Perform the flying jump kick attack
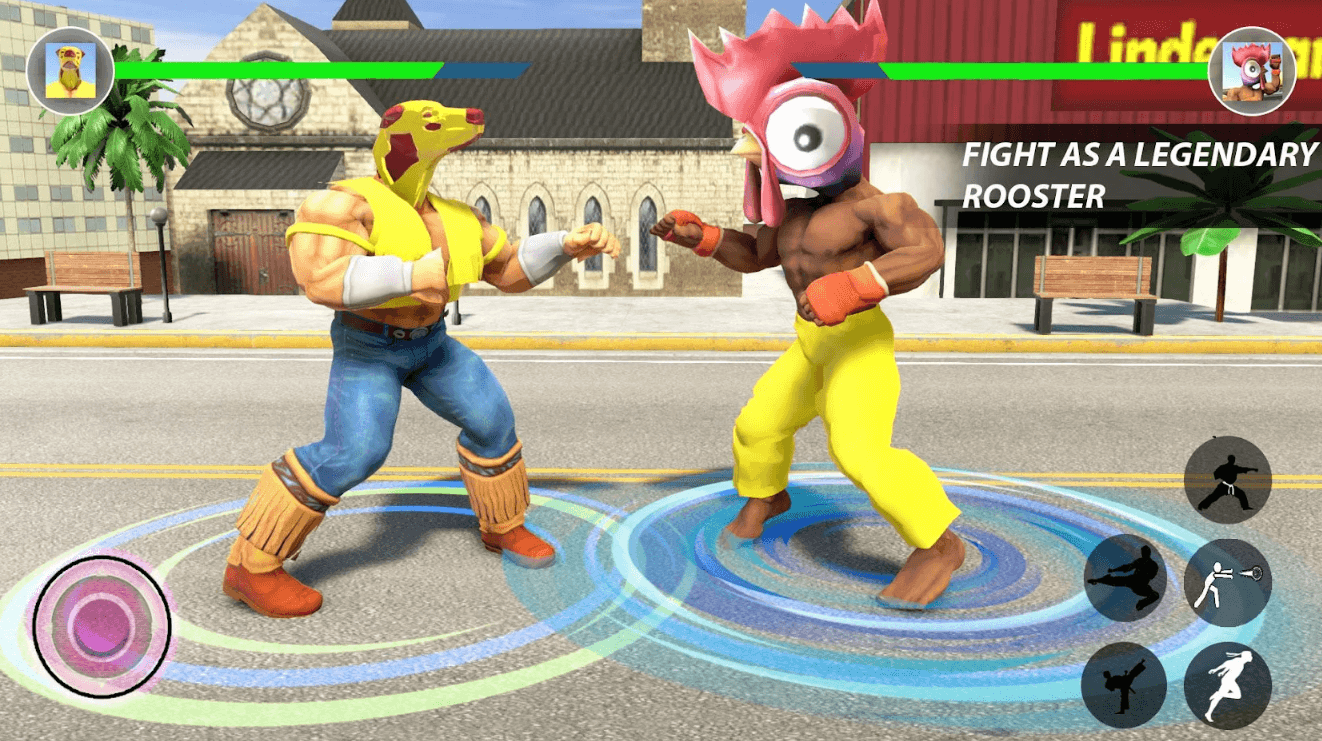1322x741 pixels. pyautogui.click(x=1127, y=579)
